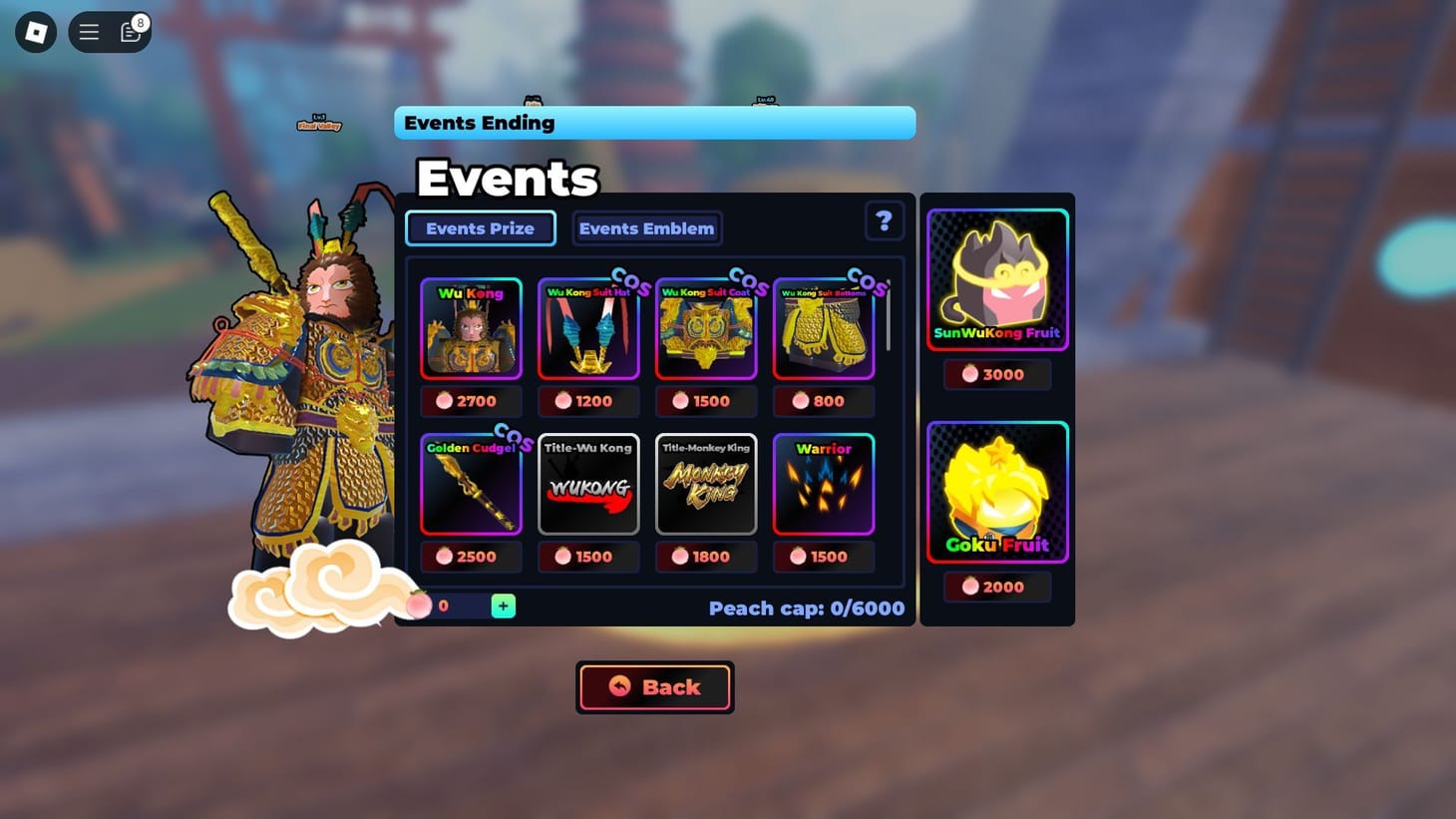Open the help question mark icon
This screenshot has height=819, width=1456.
coord(884,220)
